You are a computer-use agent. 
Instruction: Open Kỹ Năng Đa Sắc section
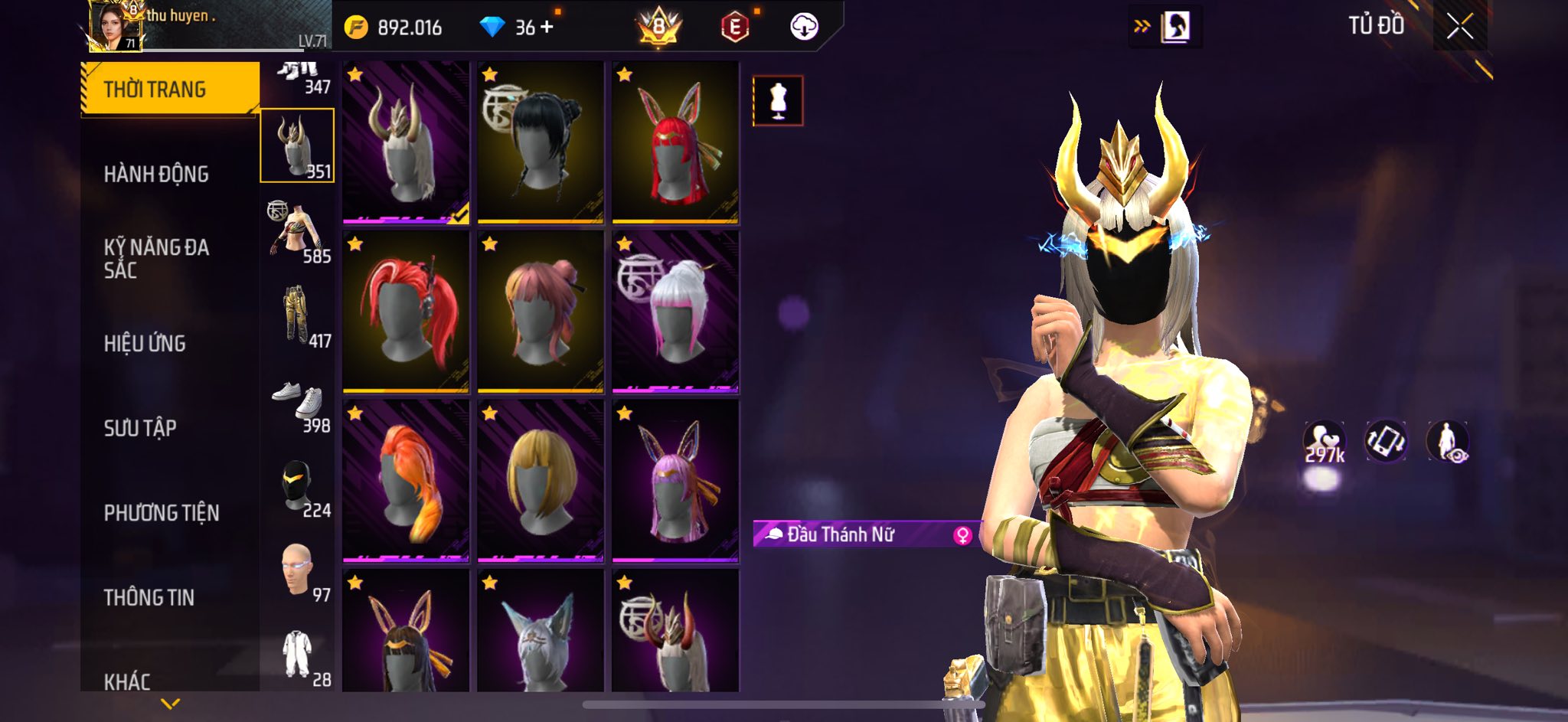pyautogui.click(x=156, y=258)
